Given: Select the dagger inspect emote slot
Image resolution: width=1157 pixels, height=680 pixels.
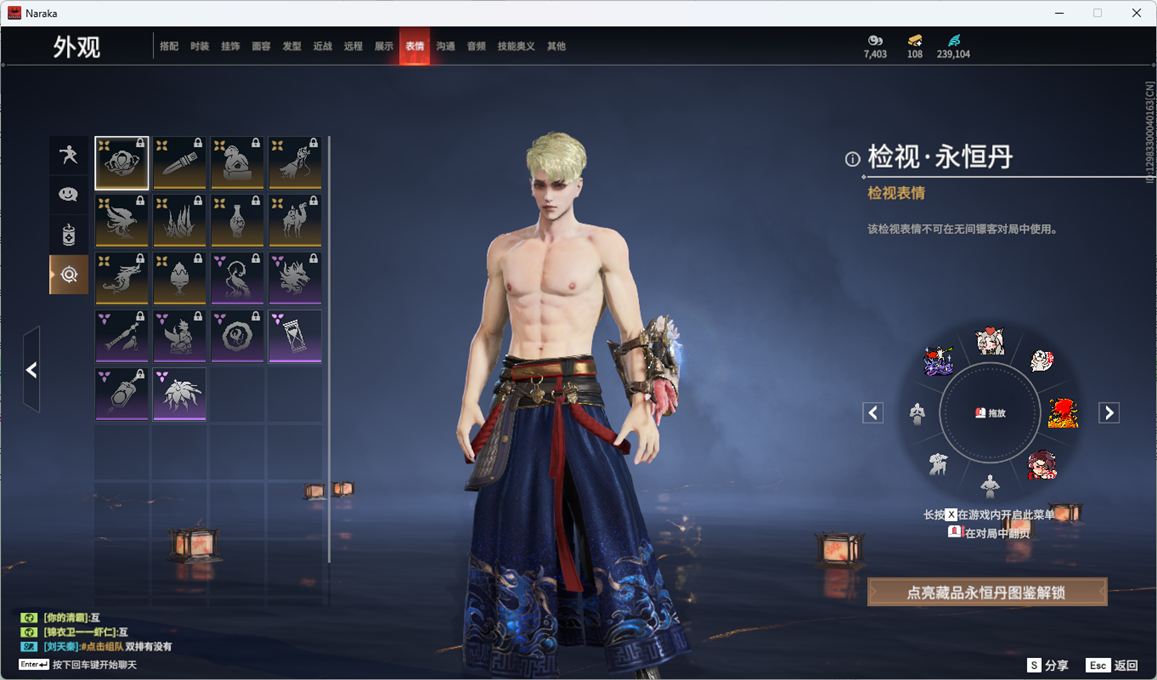Looking at the screenshot, I should click(x=180, y=162).
